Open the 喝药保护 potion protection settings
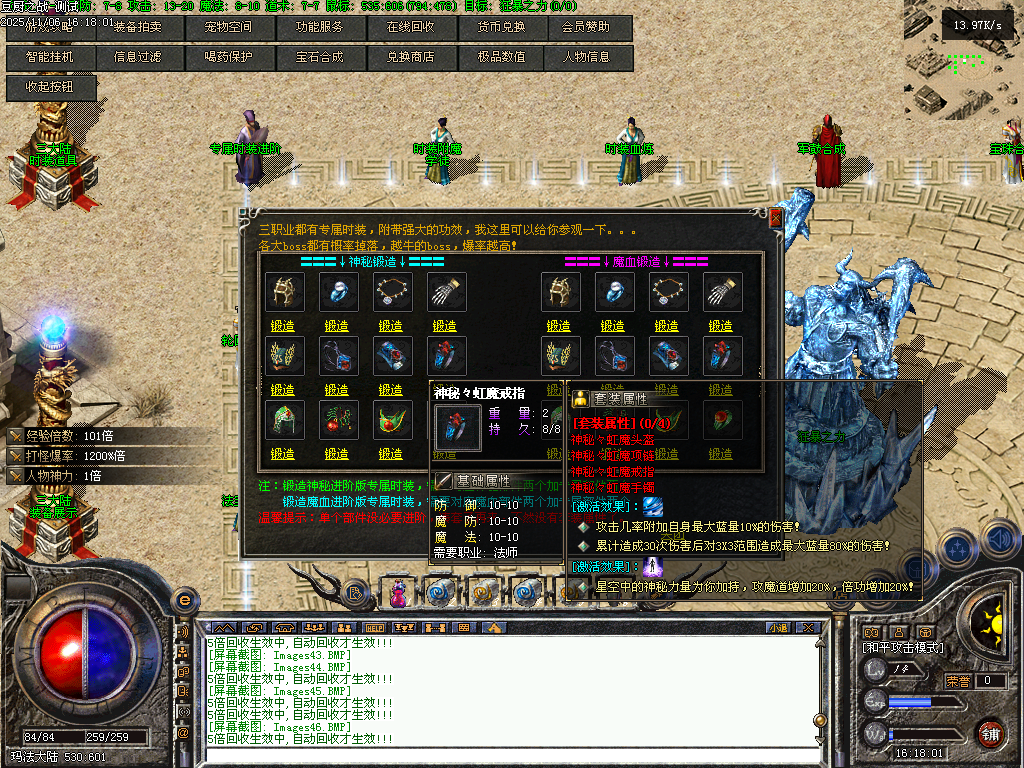1024x768 pixels. 229,57
